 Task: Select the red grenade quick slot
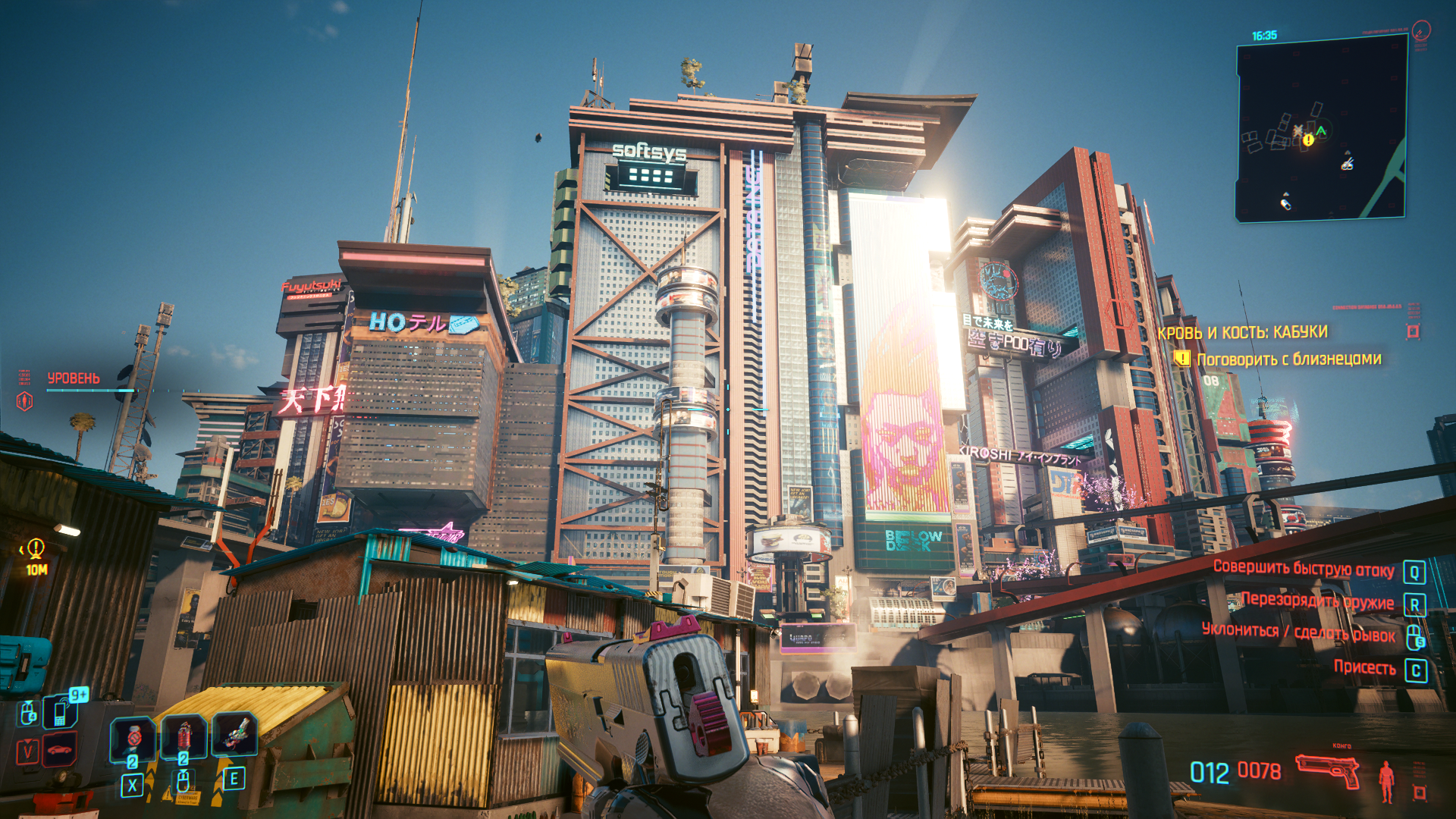click(x=184, y=736)
